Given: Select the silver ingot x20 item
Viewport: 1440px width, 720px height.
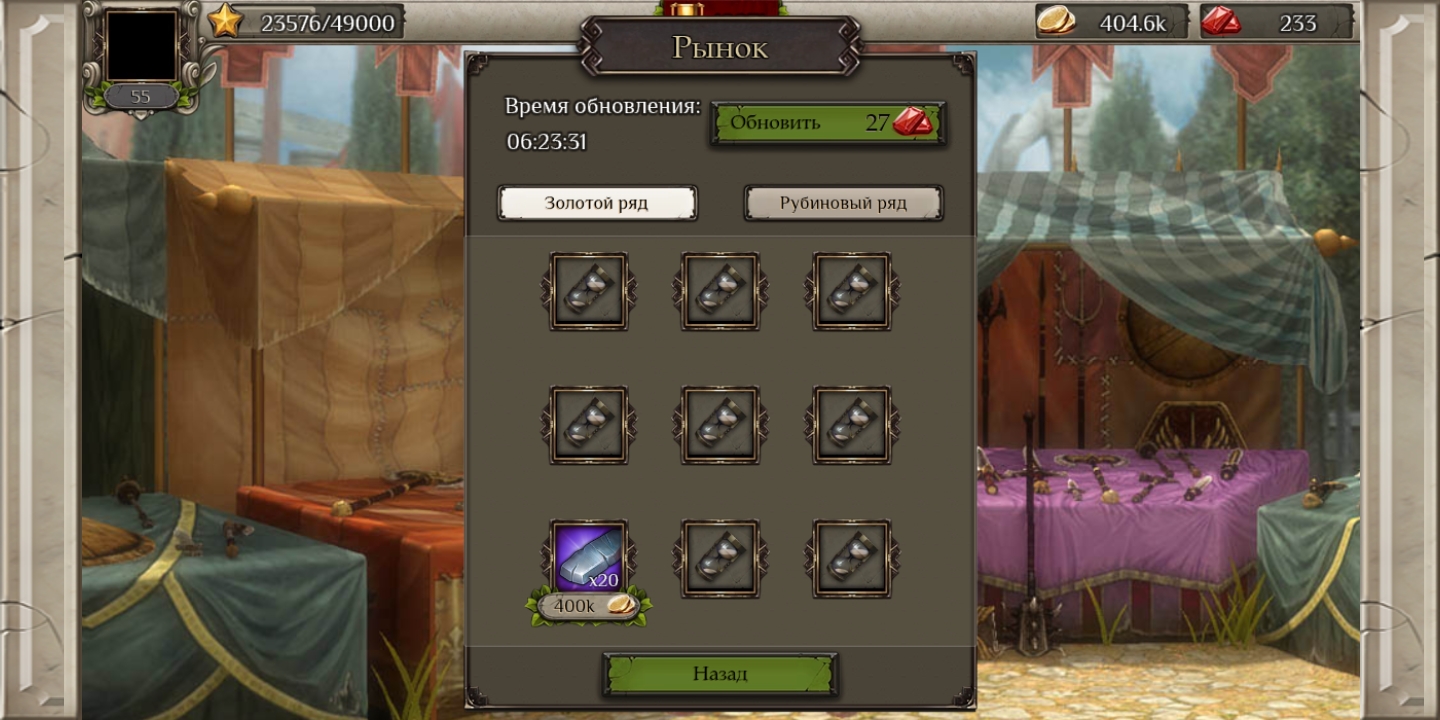Looking at the screenshot, I should 589,557.
